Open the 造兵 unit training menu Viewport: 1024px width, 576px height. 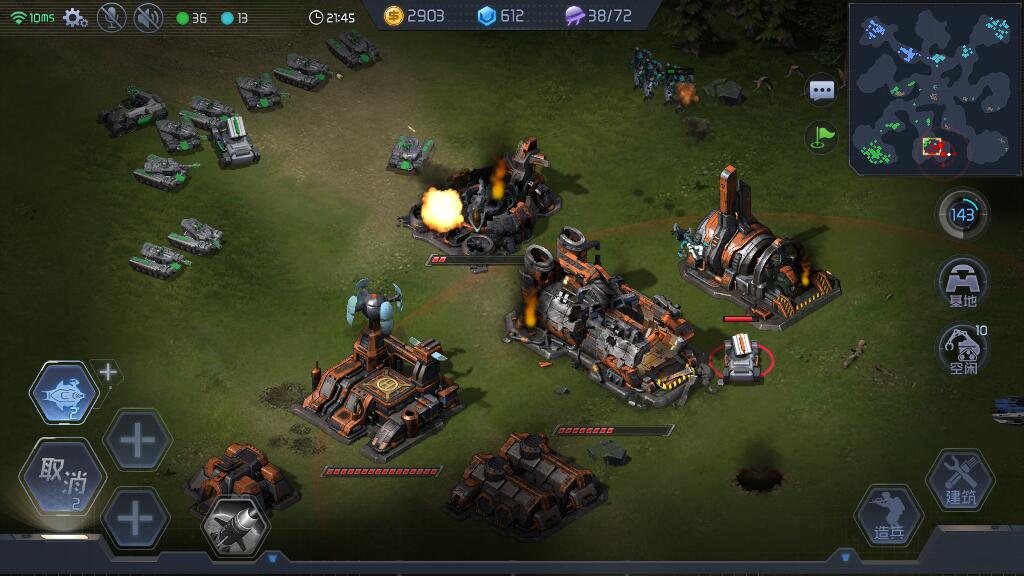pos(888,517)
